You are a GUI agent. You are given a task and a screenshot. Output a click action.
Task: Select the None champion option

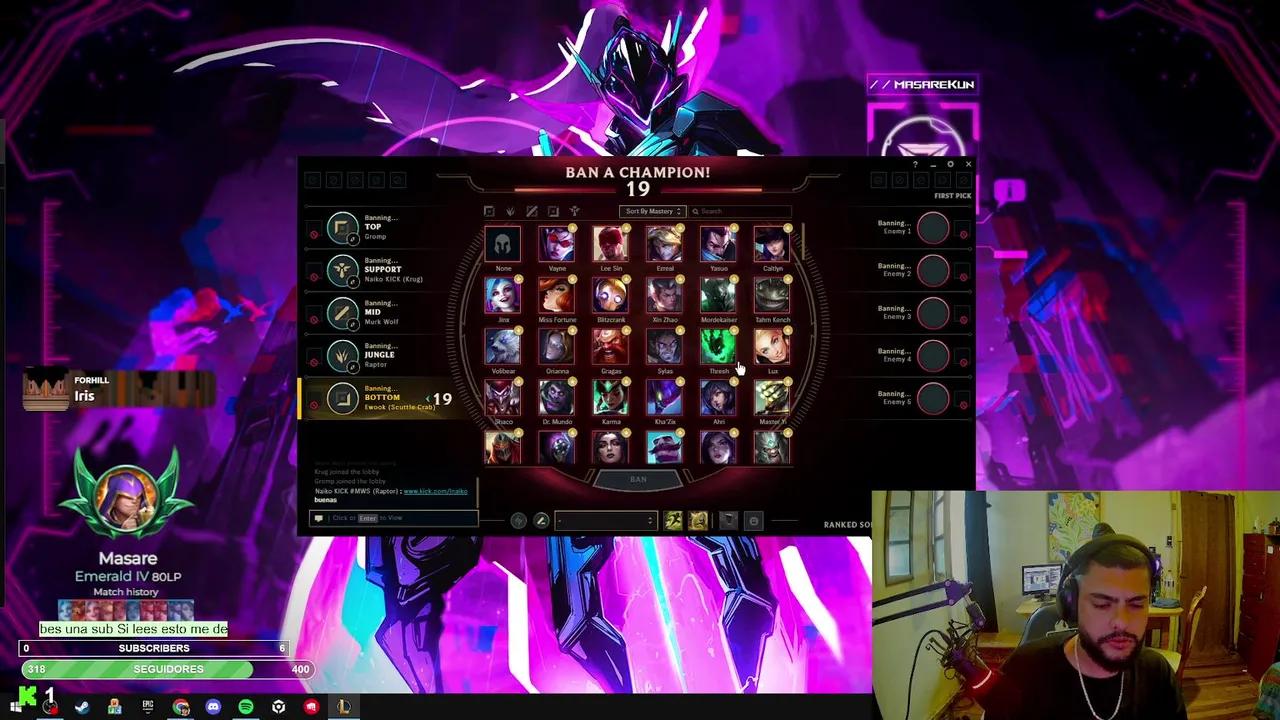[x=503, y=243]
